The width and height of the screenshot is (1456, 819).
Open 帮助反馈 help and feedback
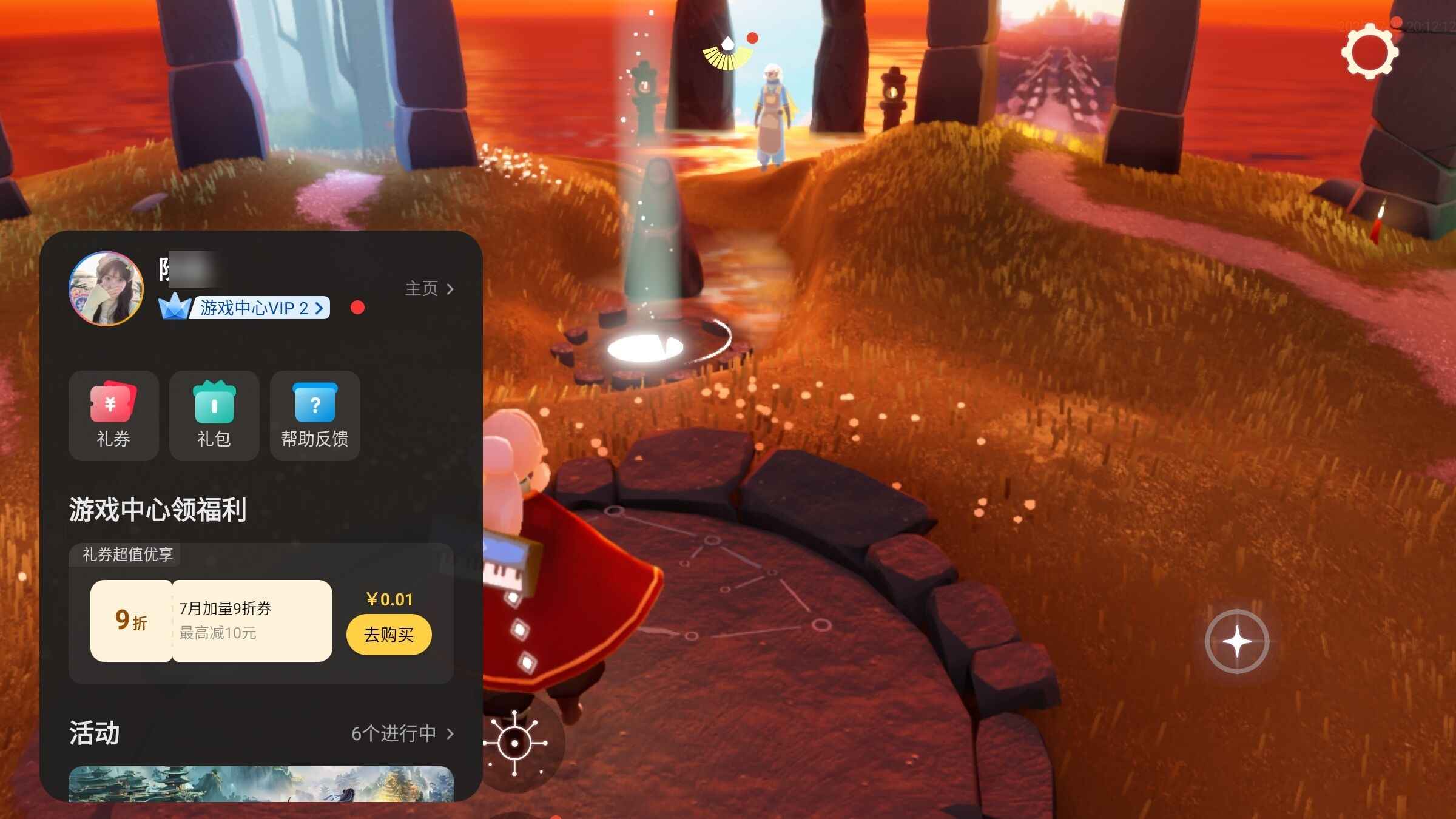pos(315,416)
